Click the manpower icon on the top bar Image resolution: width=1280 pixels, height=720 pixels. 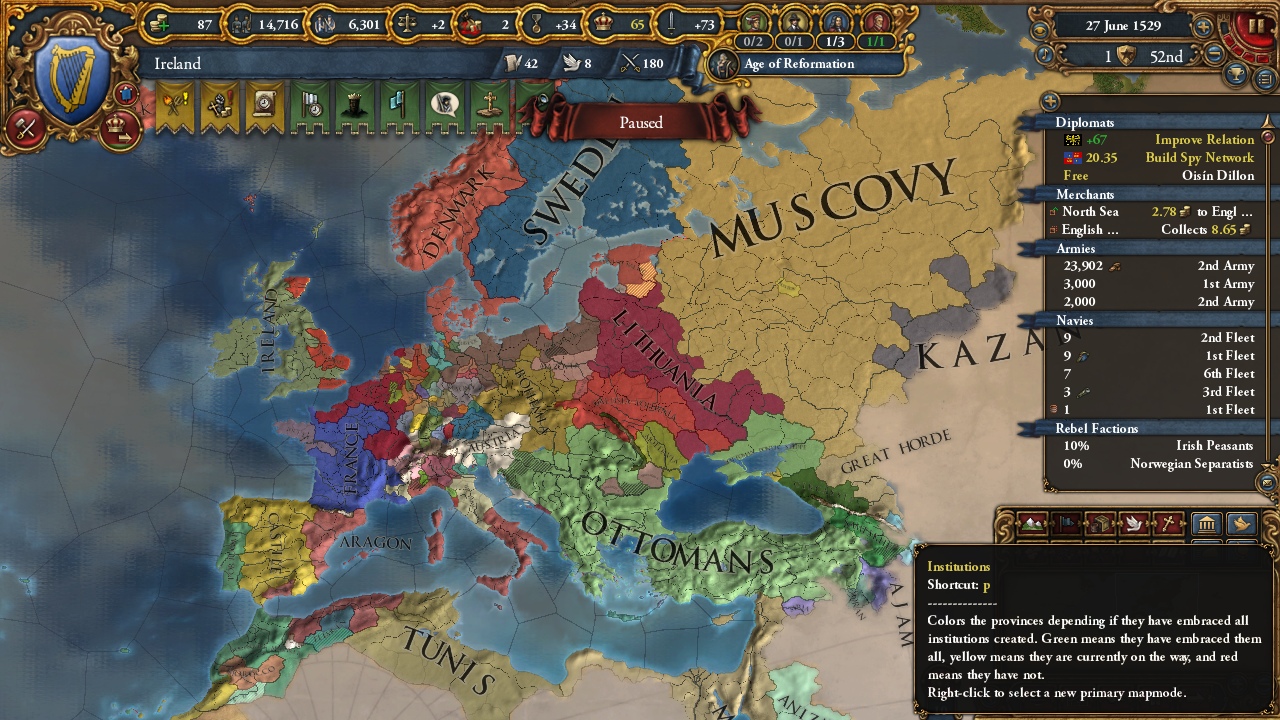[240, 25]
